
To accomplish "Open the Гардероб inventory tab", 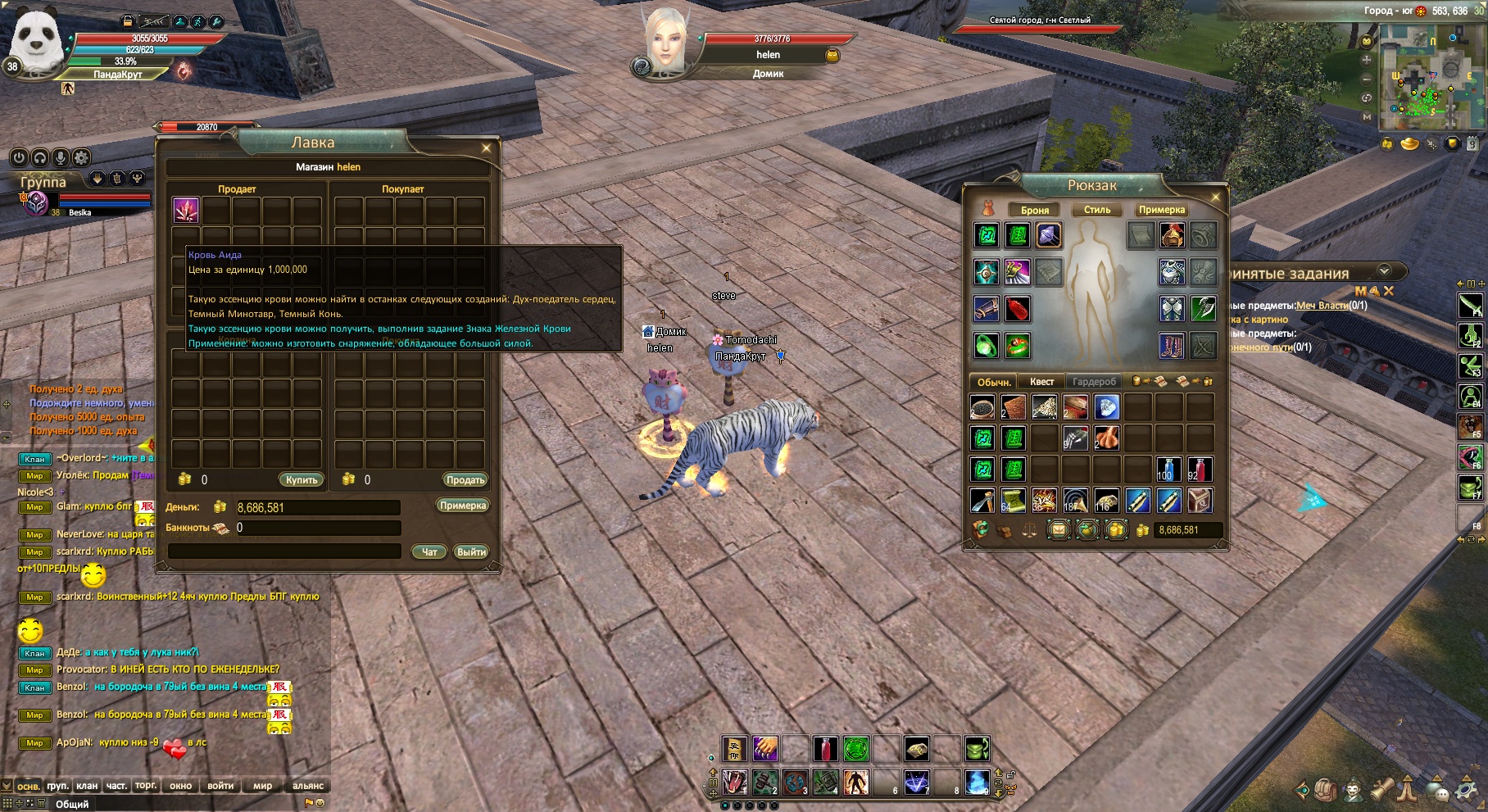I will click(x=1094, y=382).
